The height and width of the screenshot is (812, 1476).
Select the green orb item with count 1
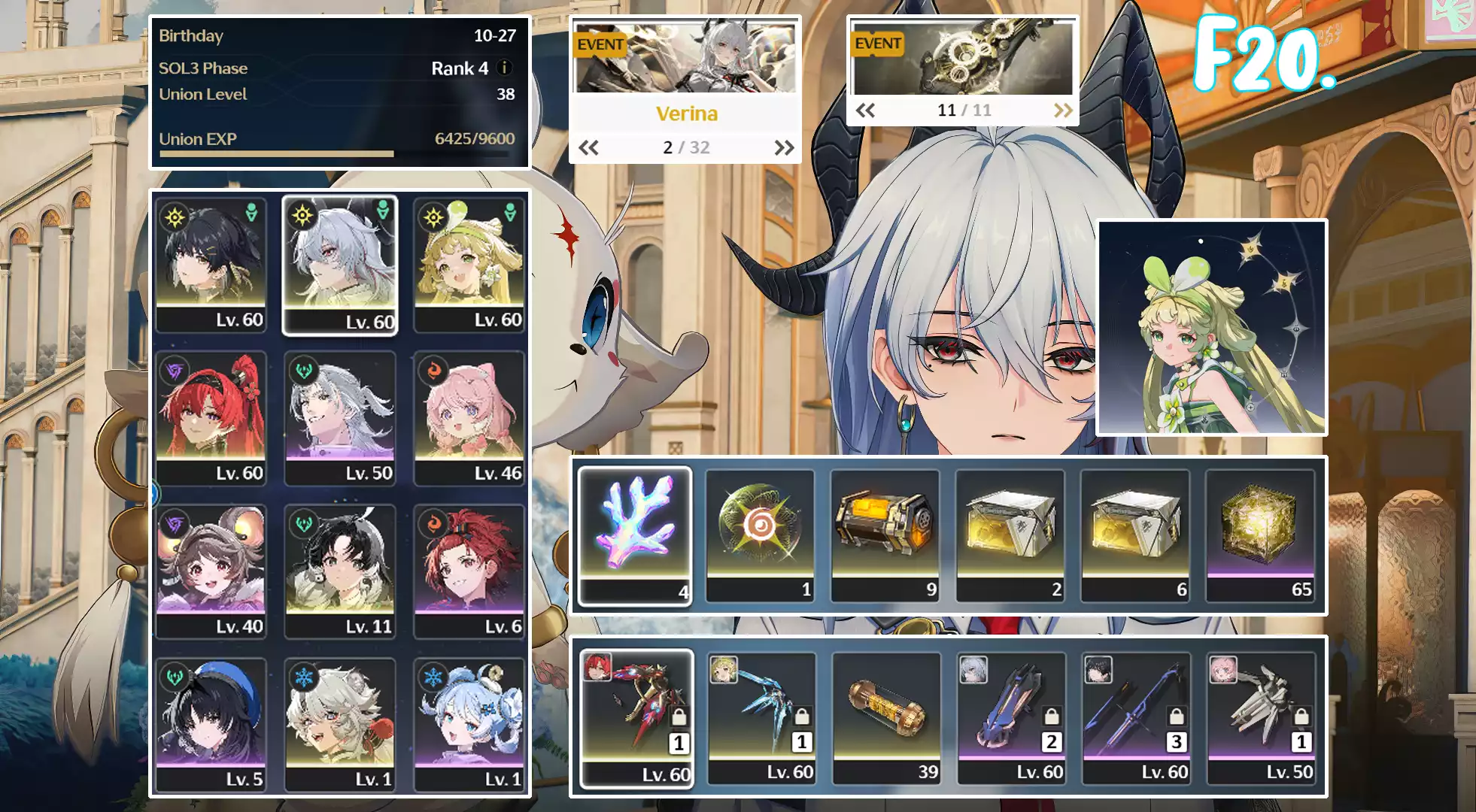[x=760, y=535]
